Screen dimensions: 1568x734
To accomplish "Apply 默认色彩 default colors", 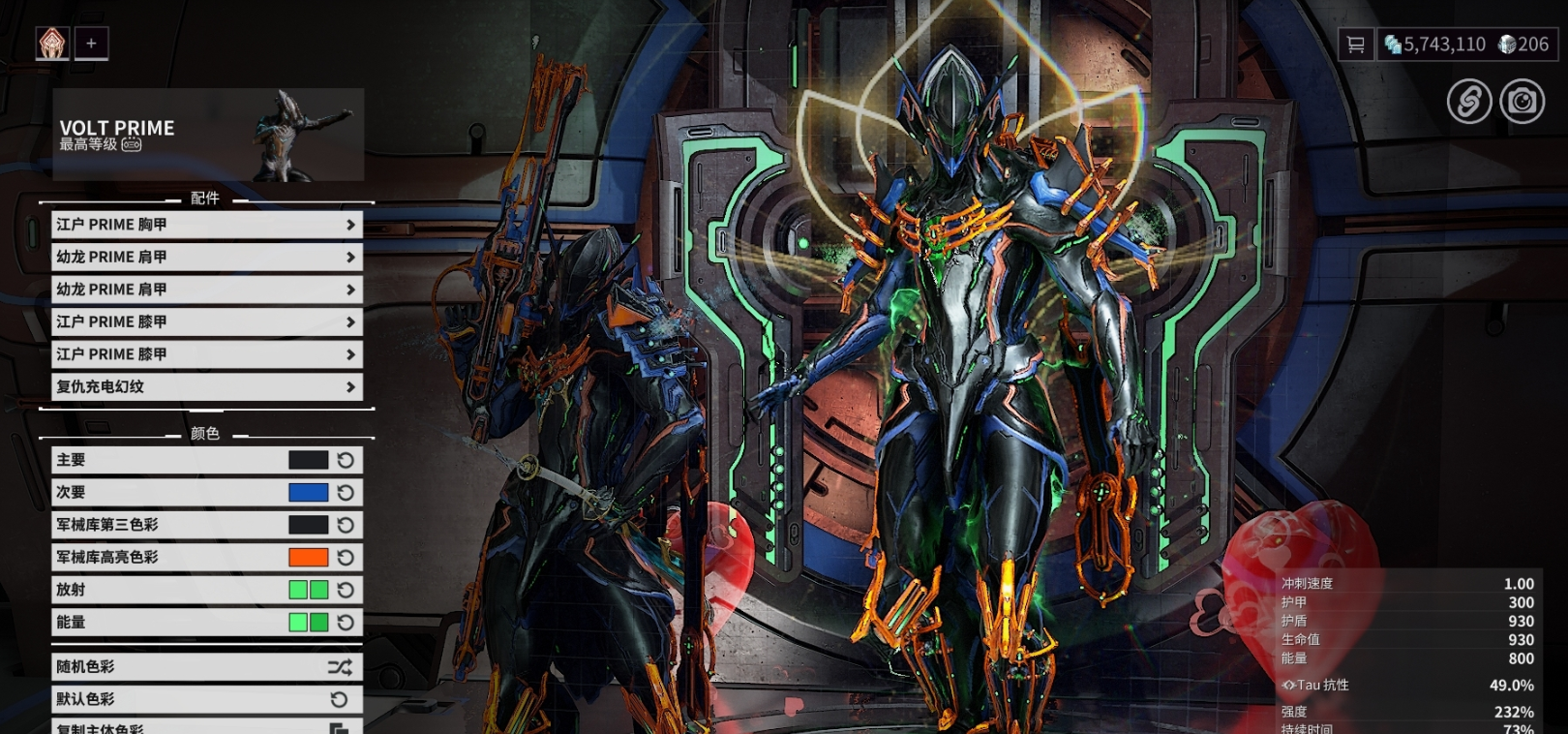I will (206, 699).
